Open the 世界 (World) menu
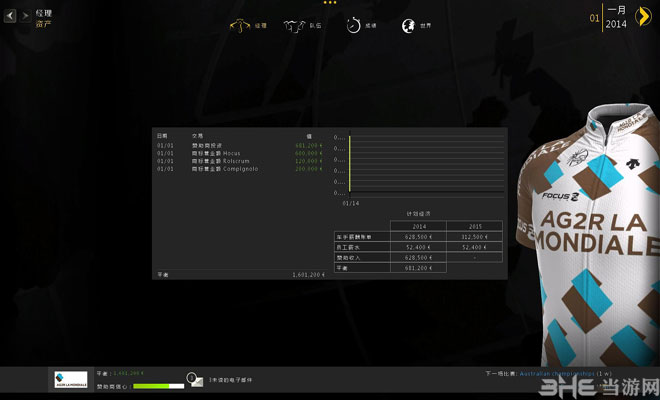660x400 pixels. pos(417,26)
